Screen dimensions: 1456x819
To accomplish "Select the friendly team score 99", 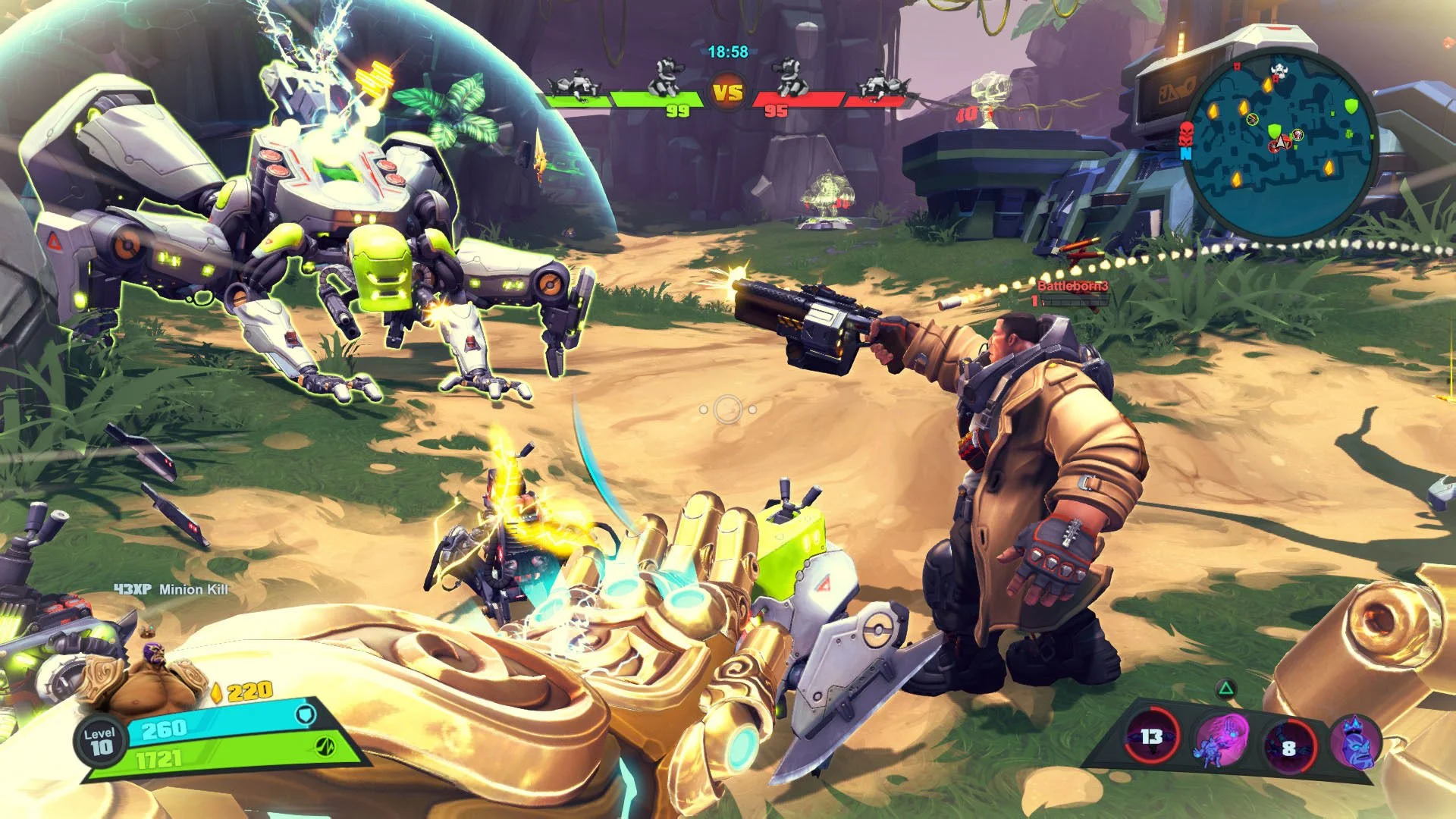I will coord(676,109).
